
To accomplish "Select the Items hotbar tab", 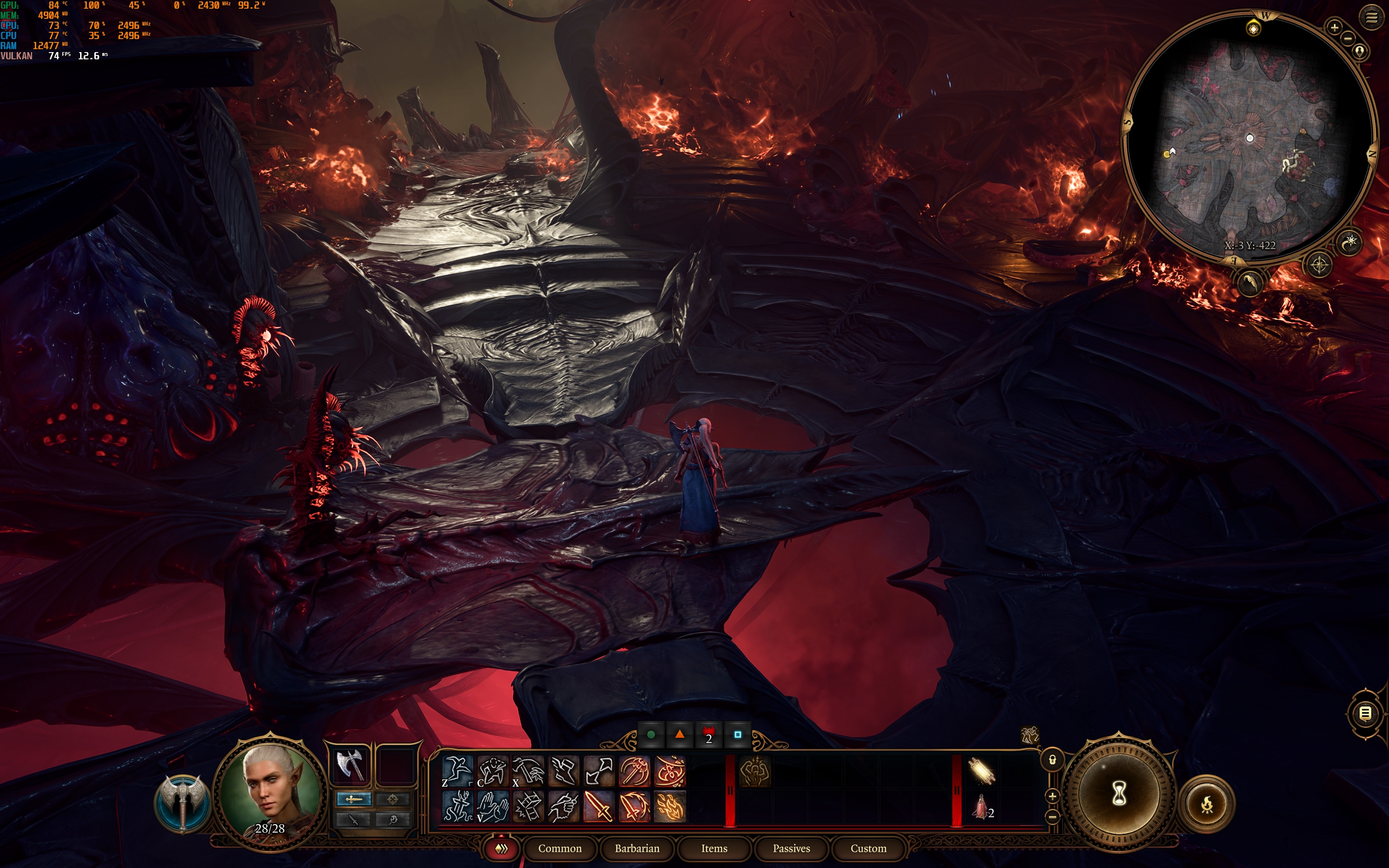I will pyautogui.click(x=714, y=849).
